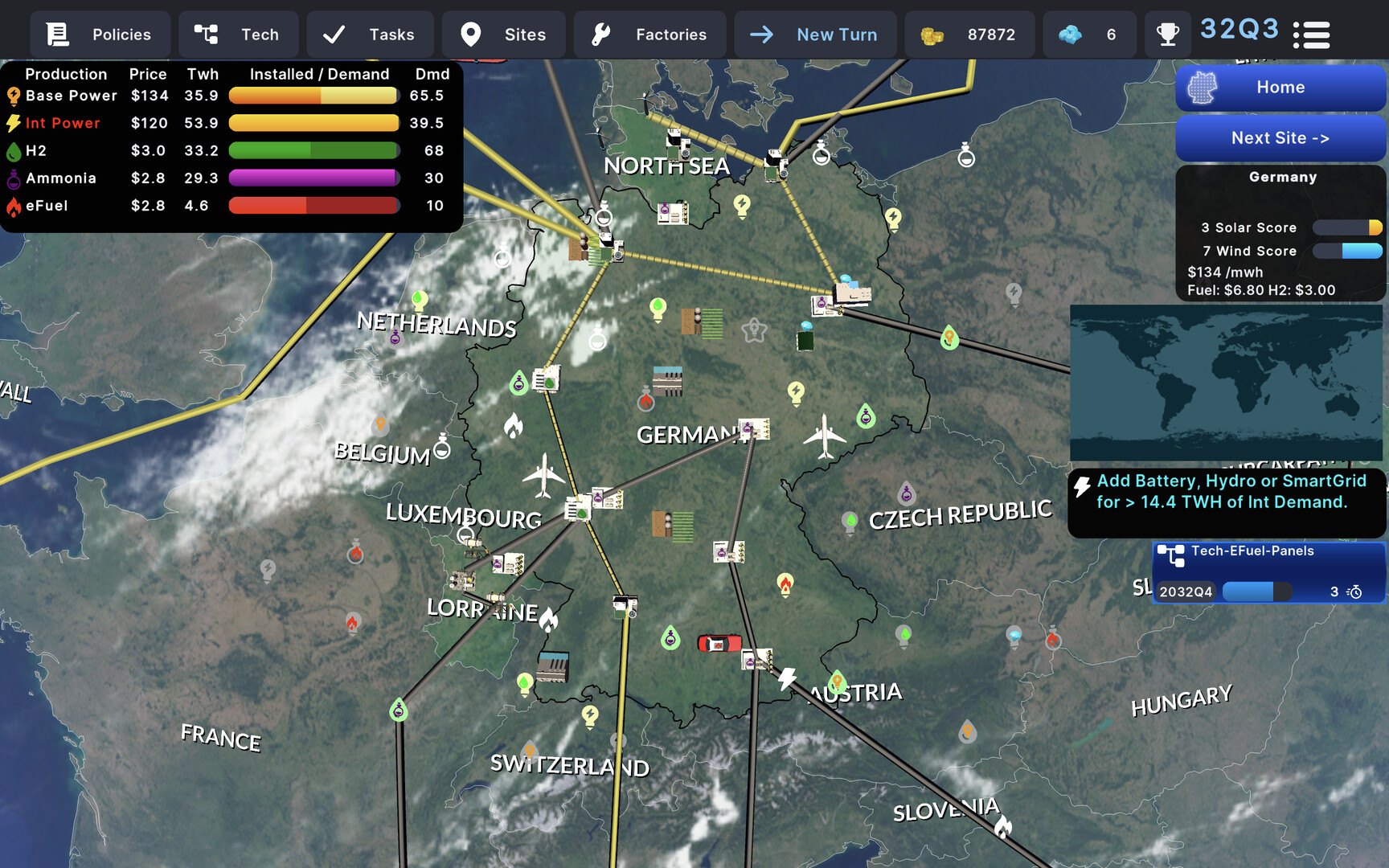Screen dimensions: 1389x868
Task: Open the Tech-EFuel-Panels research card
Action: [x=1269, y=572]
